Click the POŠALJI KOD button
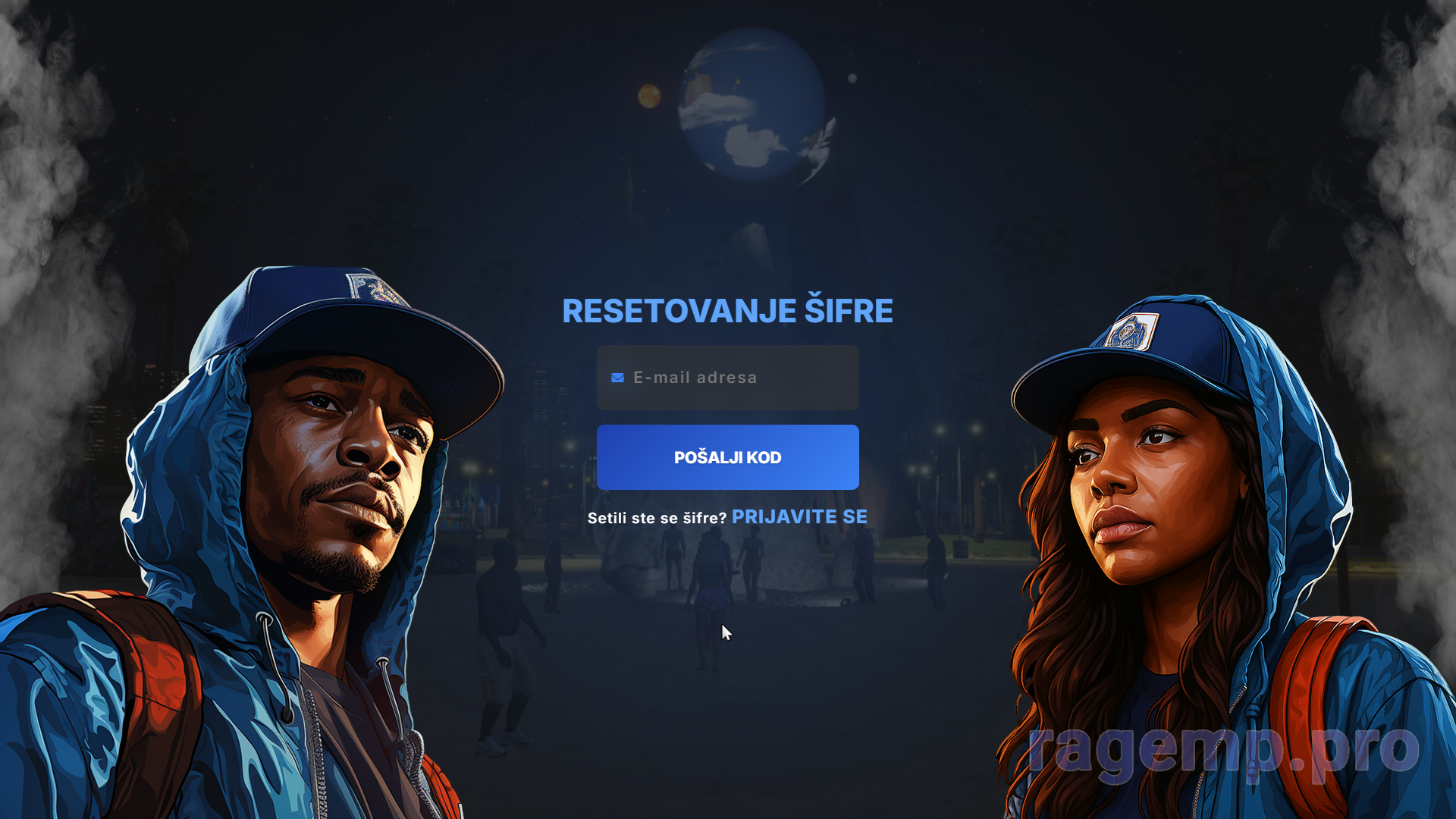Screen dimensions: 1456x819 coord(727,457)
